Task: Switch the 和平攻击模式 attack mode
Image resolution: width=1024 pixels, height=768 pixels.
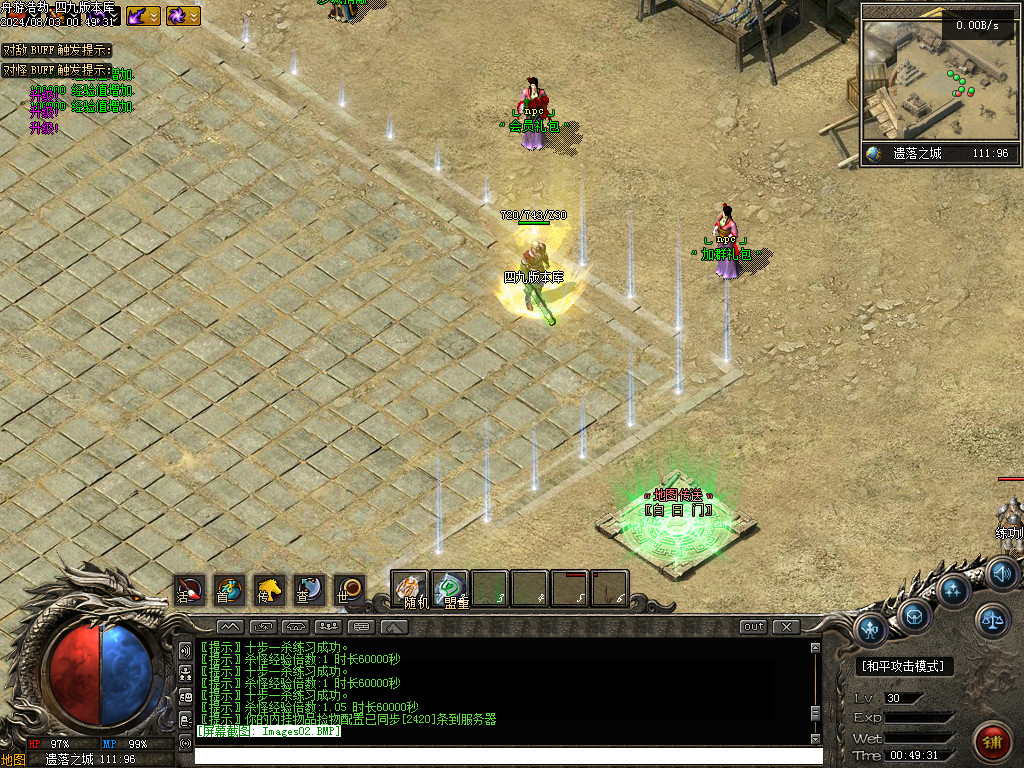Action: point(905,666)
